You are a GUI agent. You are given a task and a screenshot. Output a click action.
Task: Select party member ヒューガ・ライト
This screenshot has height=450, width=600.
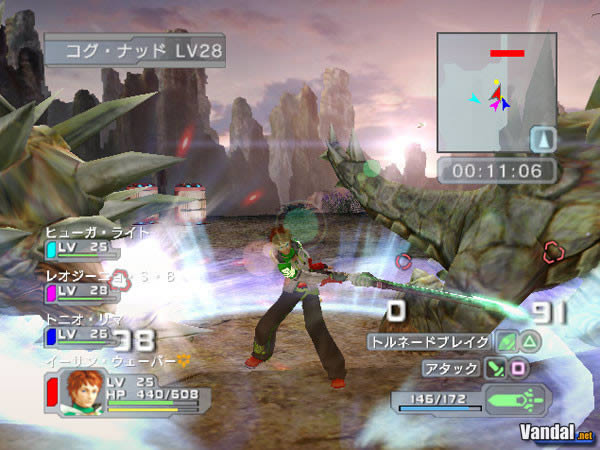(97, 232)
